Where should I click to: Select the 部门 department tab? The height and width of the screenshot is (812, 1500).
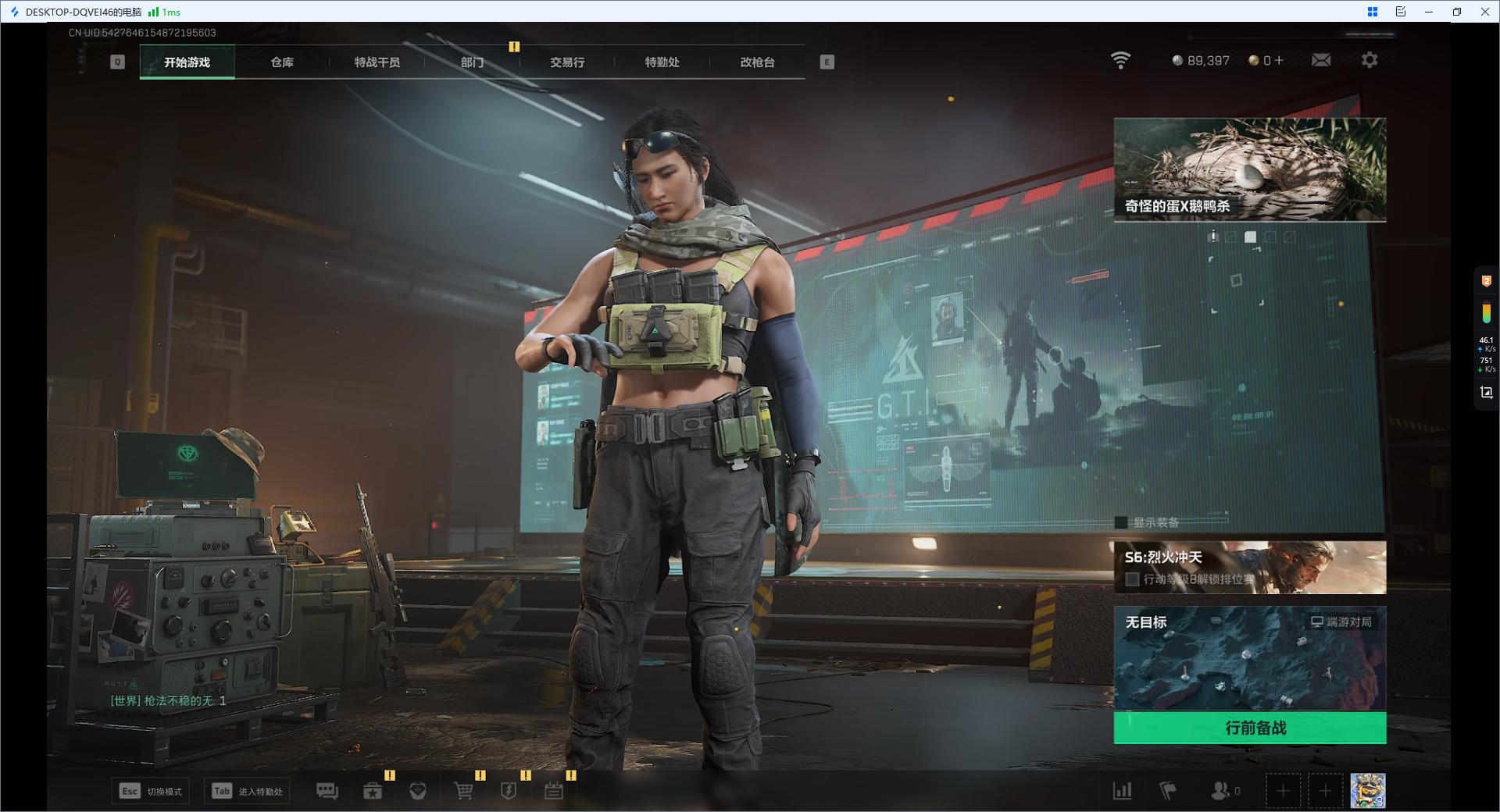click(472, 62)
